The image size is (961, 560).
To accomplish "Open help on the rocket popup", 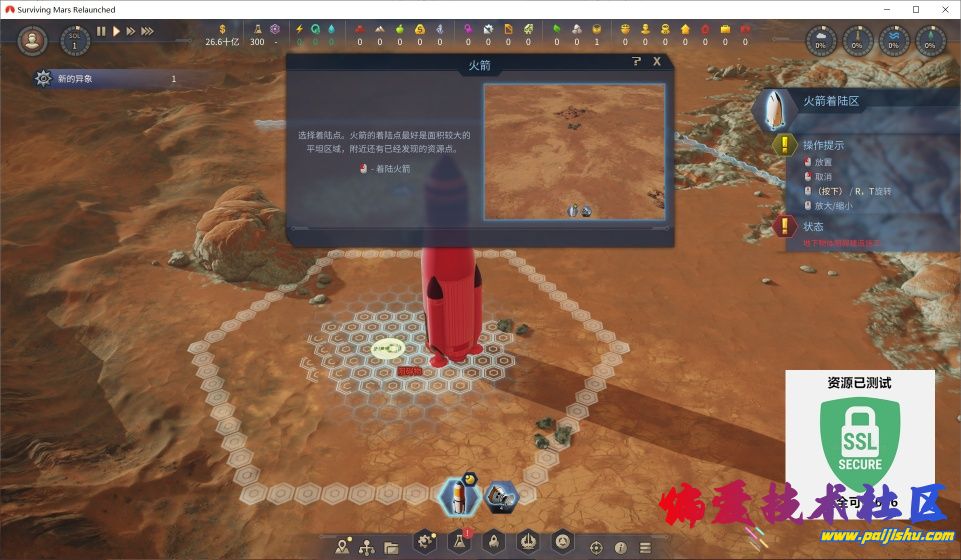I will point(637,62).
